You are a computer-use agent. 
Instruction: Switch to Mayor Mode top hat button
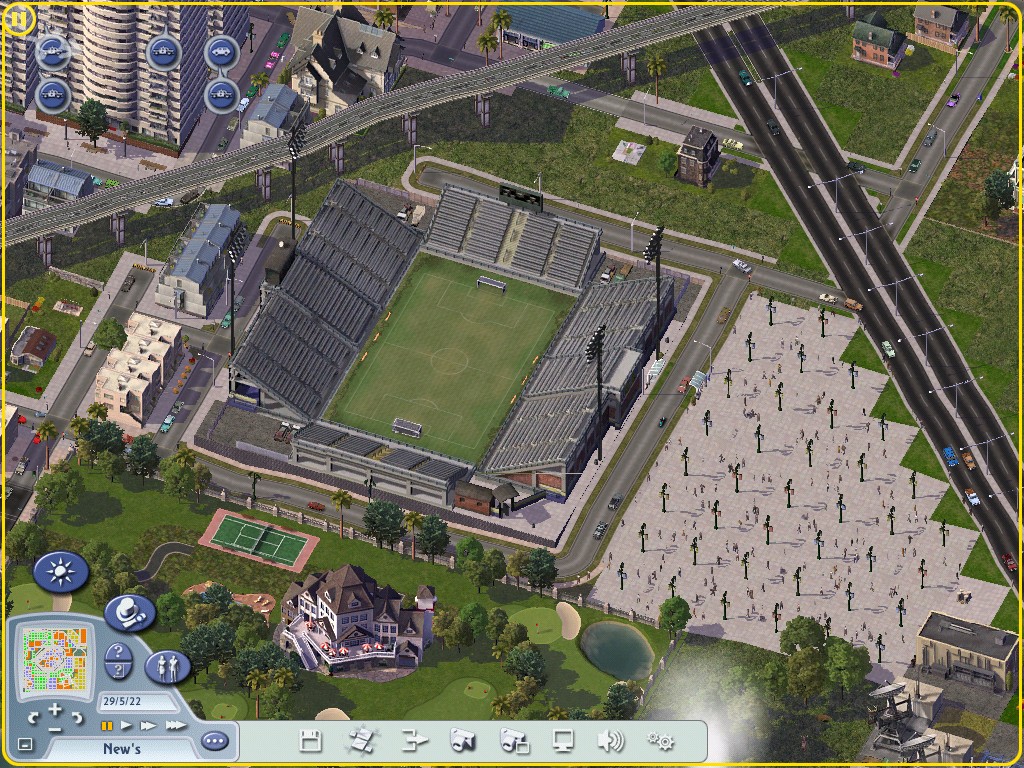[130, 611]
